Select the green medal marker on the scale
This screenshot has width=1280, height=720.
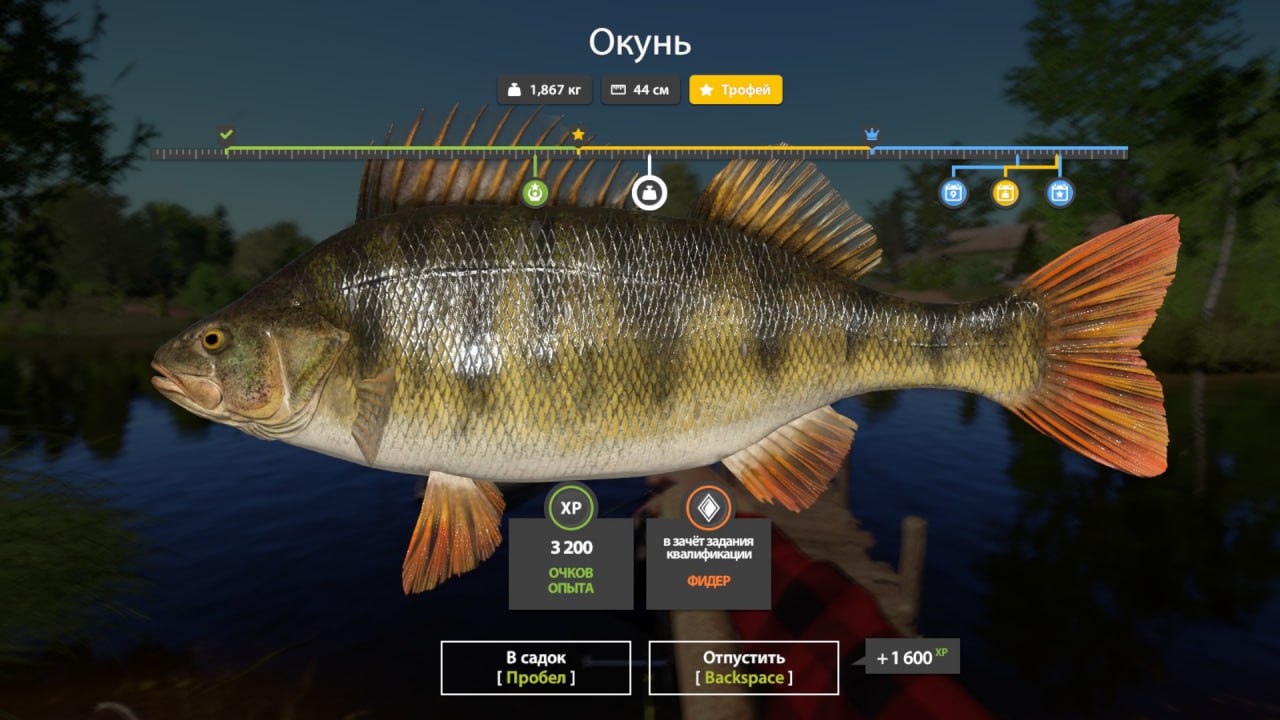point(535,193)
